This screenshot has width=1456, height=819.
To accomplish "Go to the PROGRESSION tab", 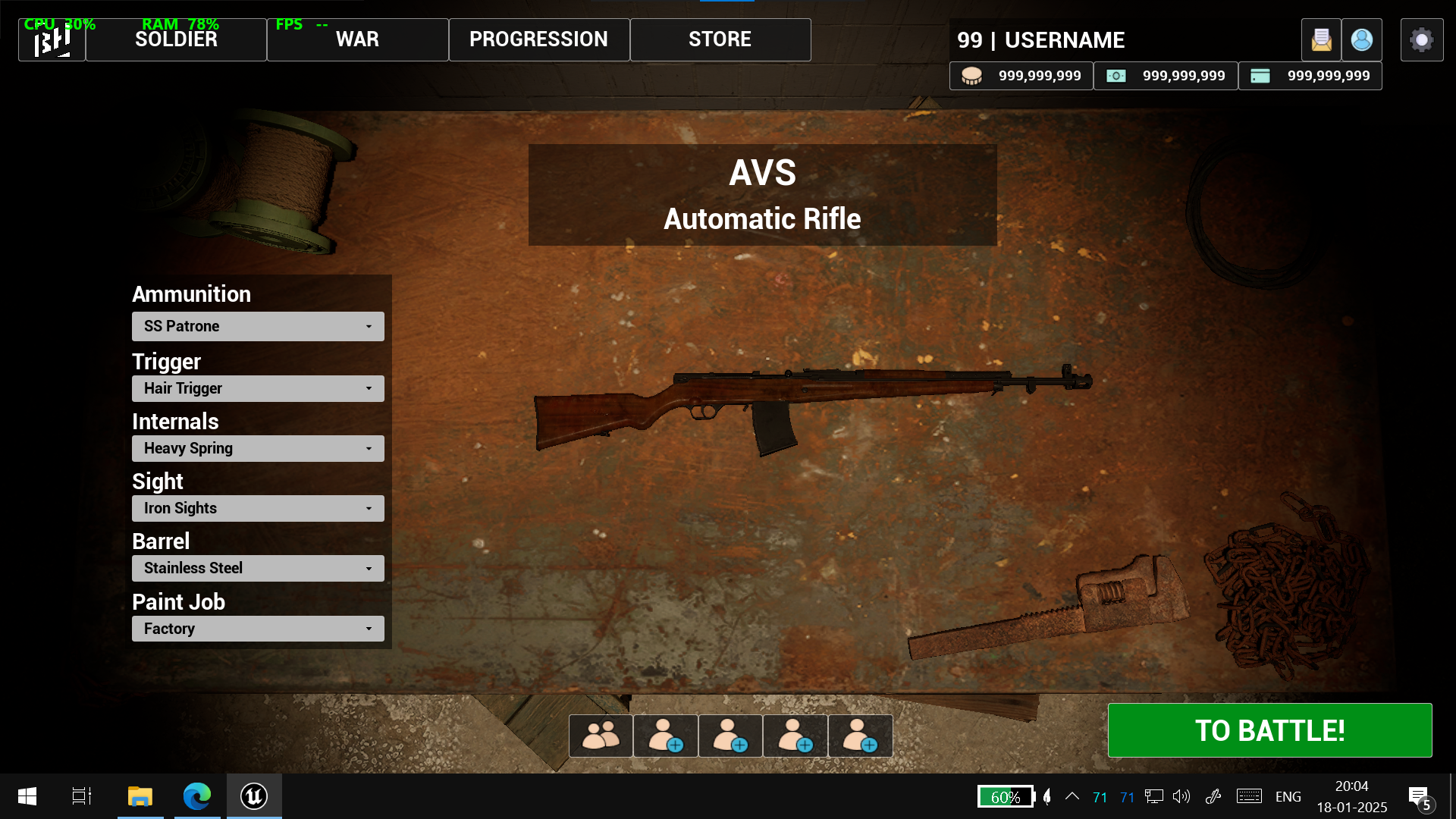I will click(x=538, y=39).
